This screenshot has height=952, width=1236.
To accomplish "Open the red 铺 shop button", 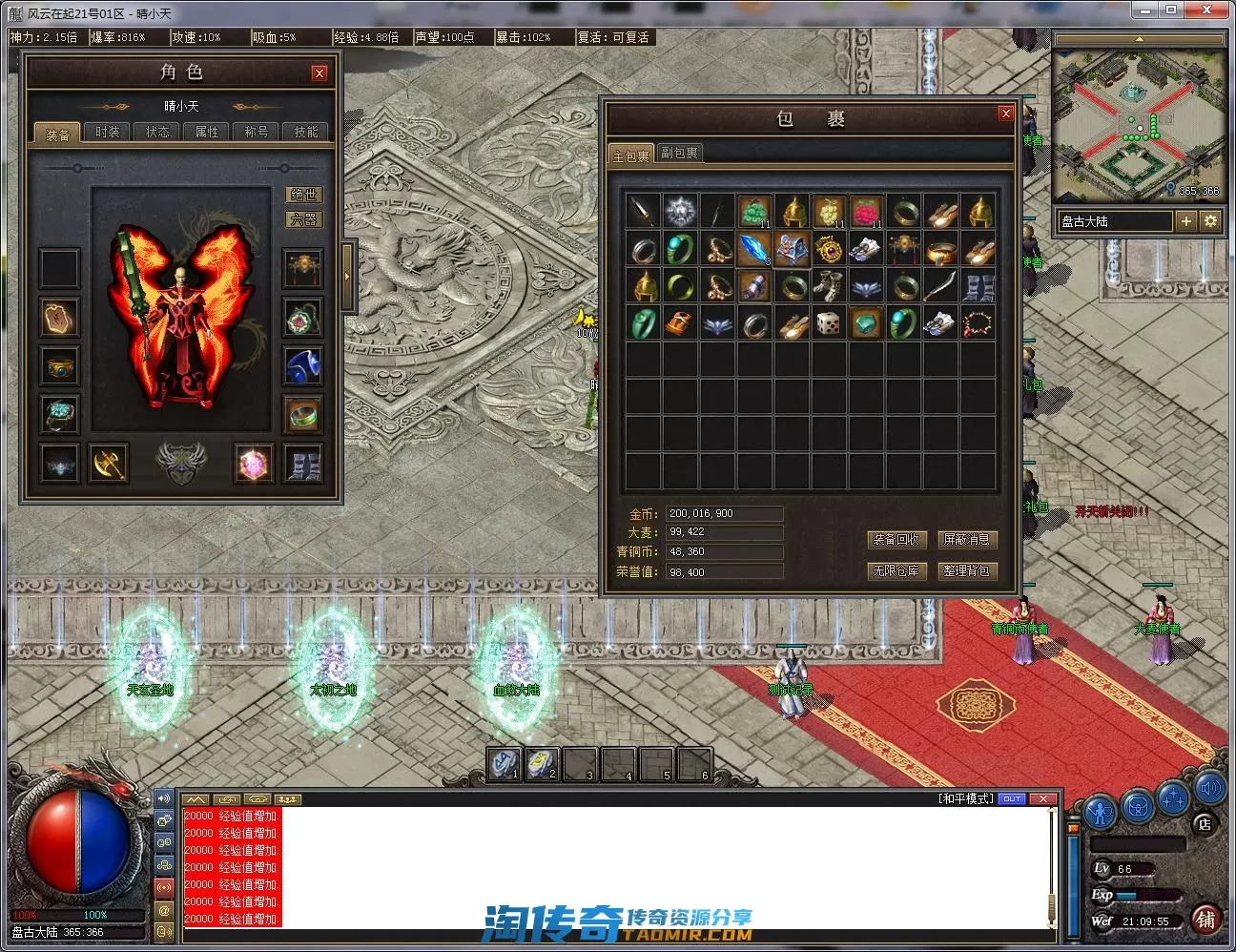I will (1206, 919).
